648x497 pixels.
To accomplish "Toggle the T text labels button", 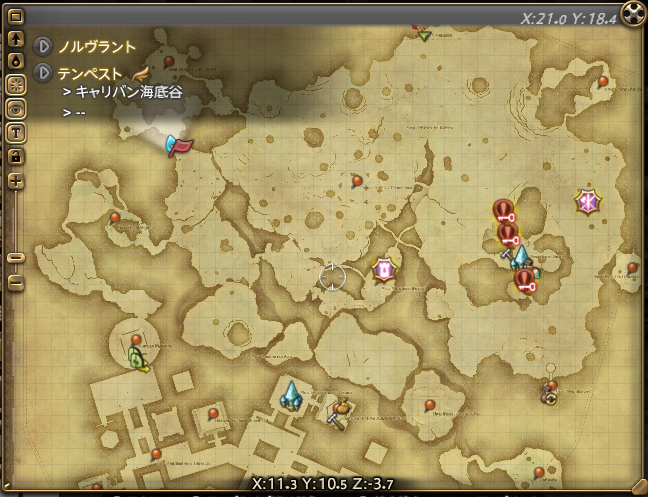I will 16,132.
